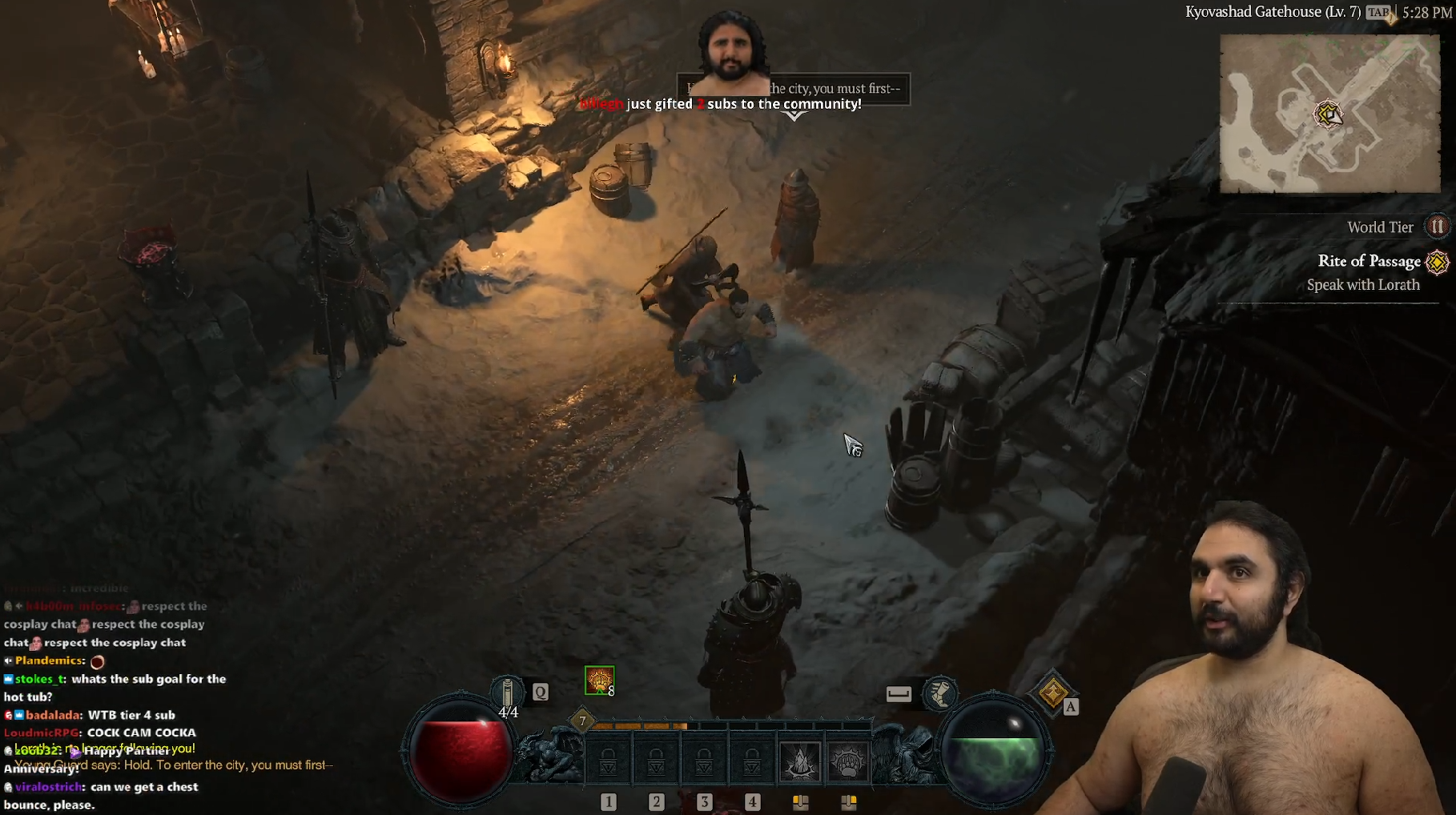Click stokes_t's username in stream chat
The width and height of the screenshot is (1456, 815).
tap(39, 679)
